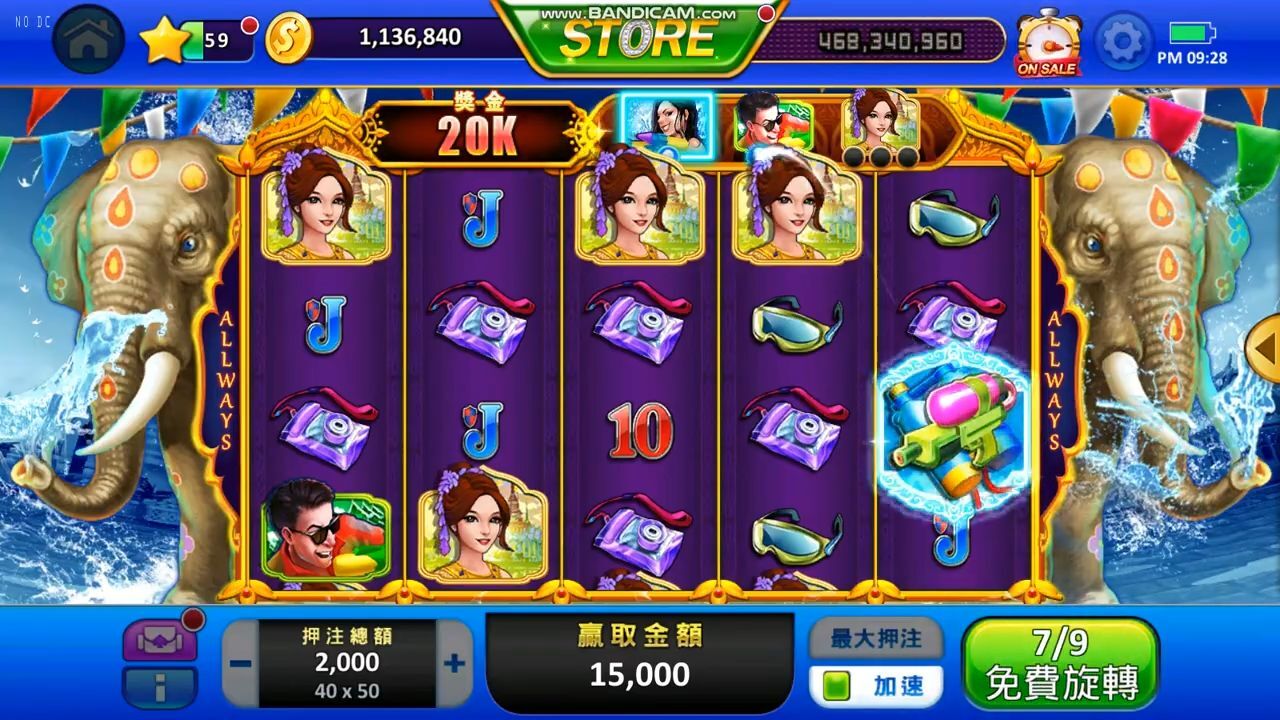The height and width of the screenshot is (720, 1280).
Task: Expand the yellow side arrow panel
Action: tap(1266, 346)
